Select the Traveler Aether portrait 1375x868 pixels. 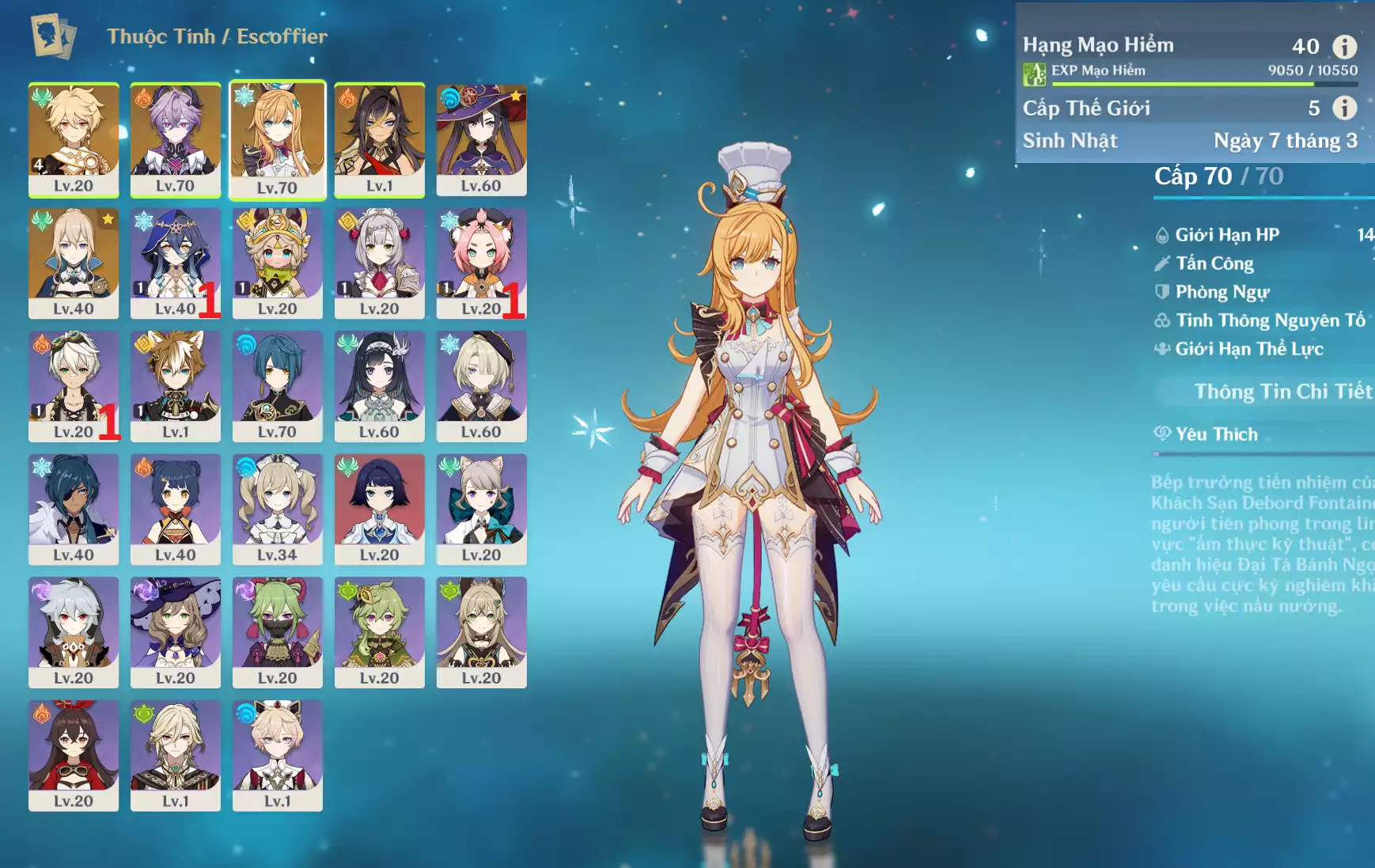(74, 139)
